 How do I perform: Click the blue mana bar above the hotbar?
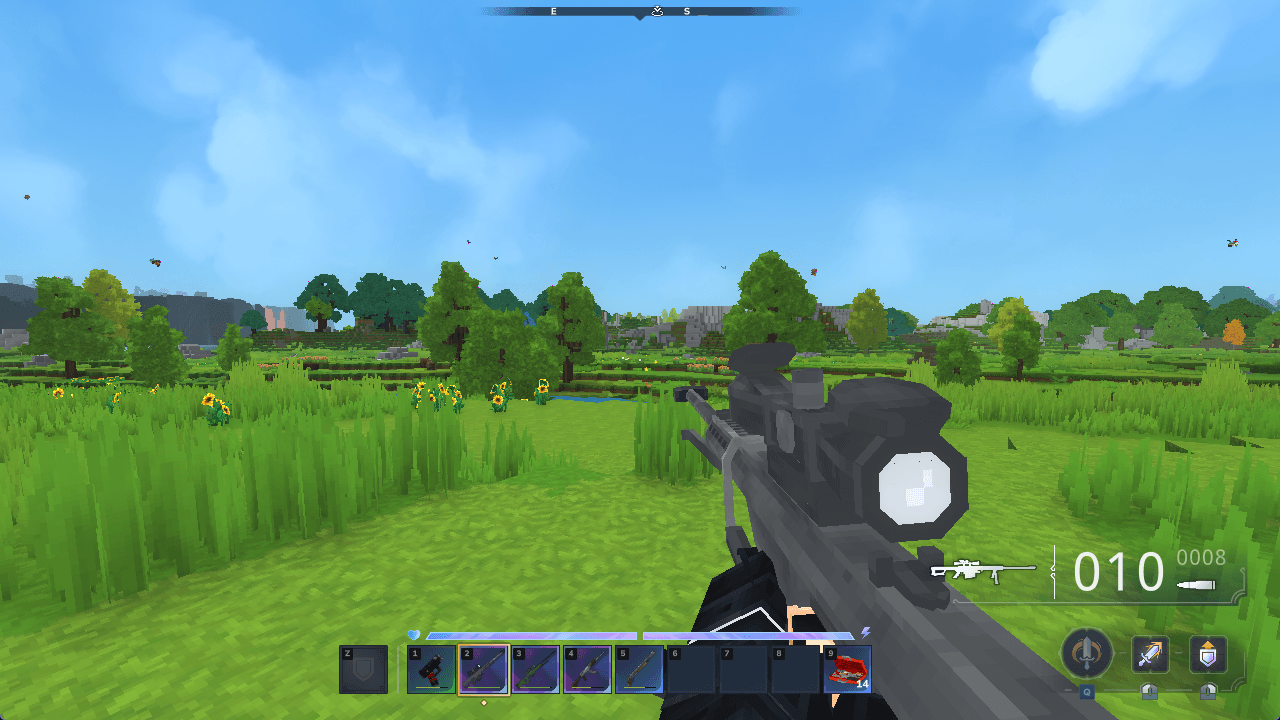(x=532, y=636)
